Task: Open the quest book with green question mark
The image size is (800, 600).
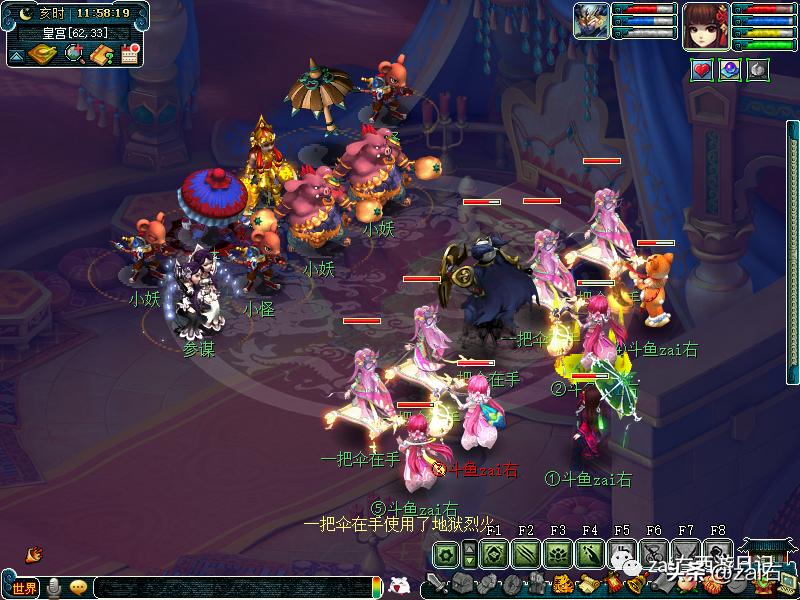Action: tap(100, 54)
